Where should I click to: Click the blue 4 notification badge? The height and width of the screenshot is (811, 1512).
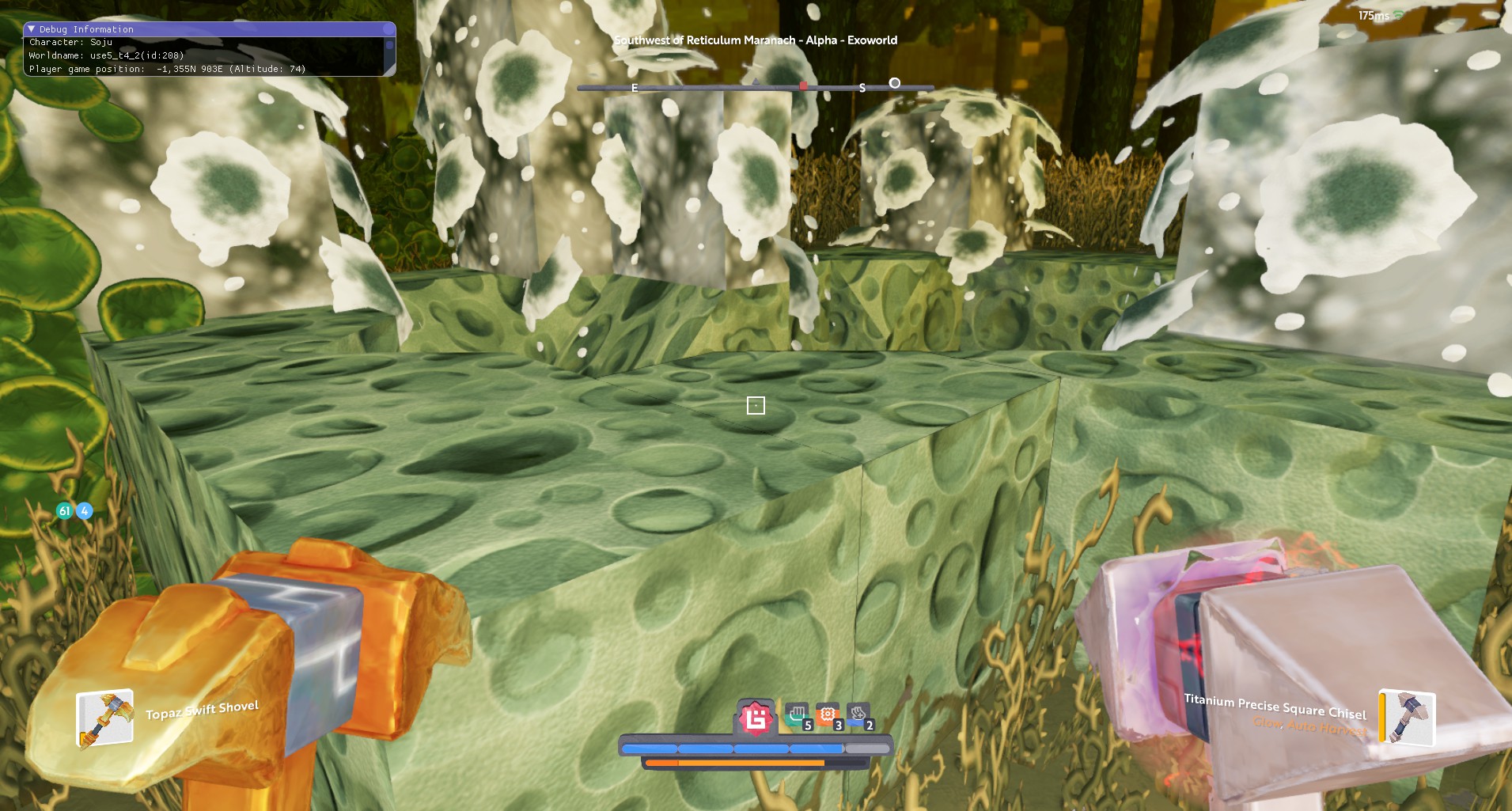click(84, 511)
